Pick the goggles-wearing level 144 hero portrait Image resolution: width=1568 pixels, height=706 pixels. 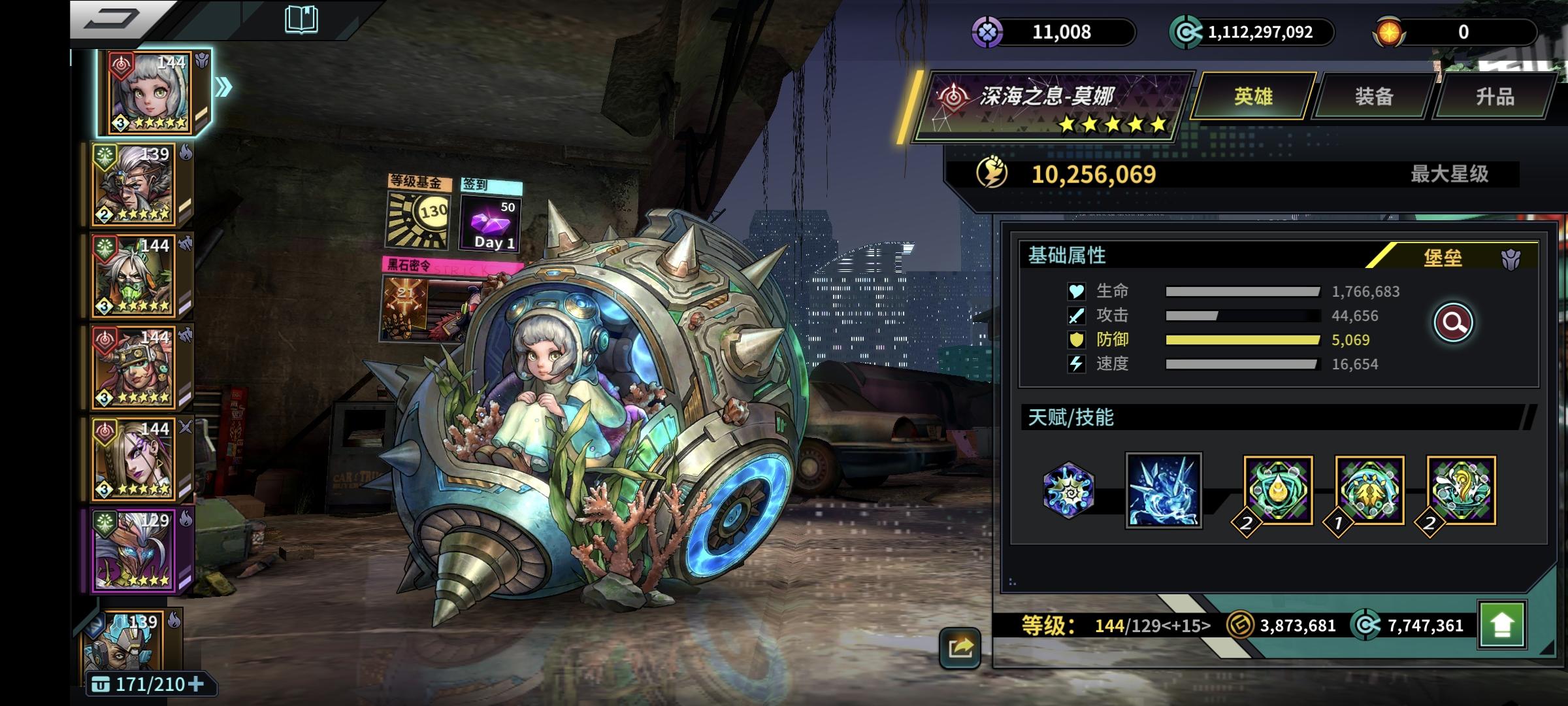[x=135, y=368]
